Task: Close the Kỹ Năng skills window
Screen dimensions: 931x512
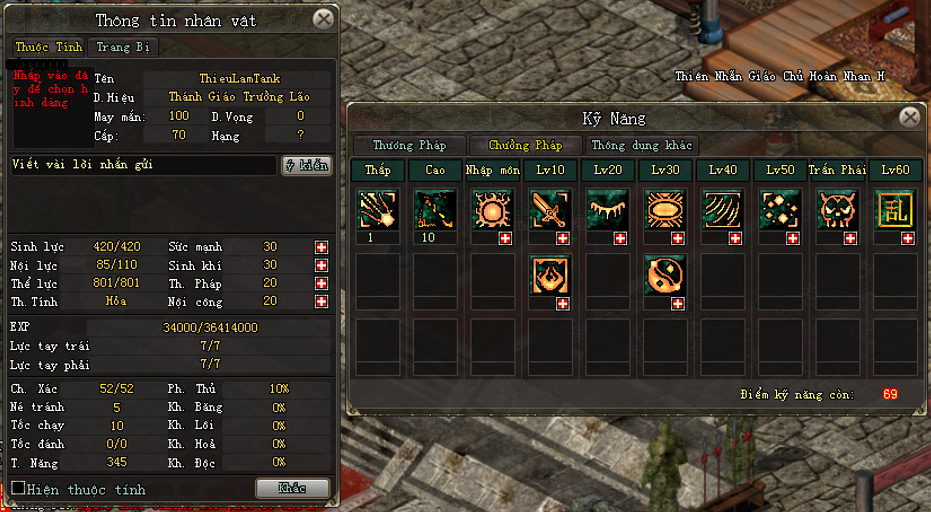Action: point(909,117)
